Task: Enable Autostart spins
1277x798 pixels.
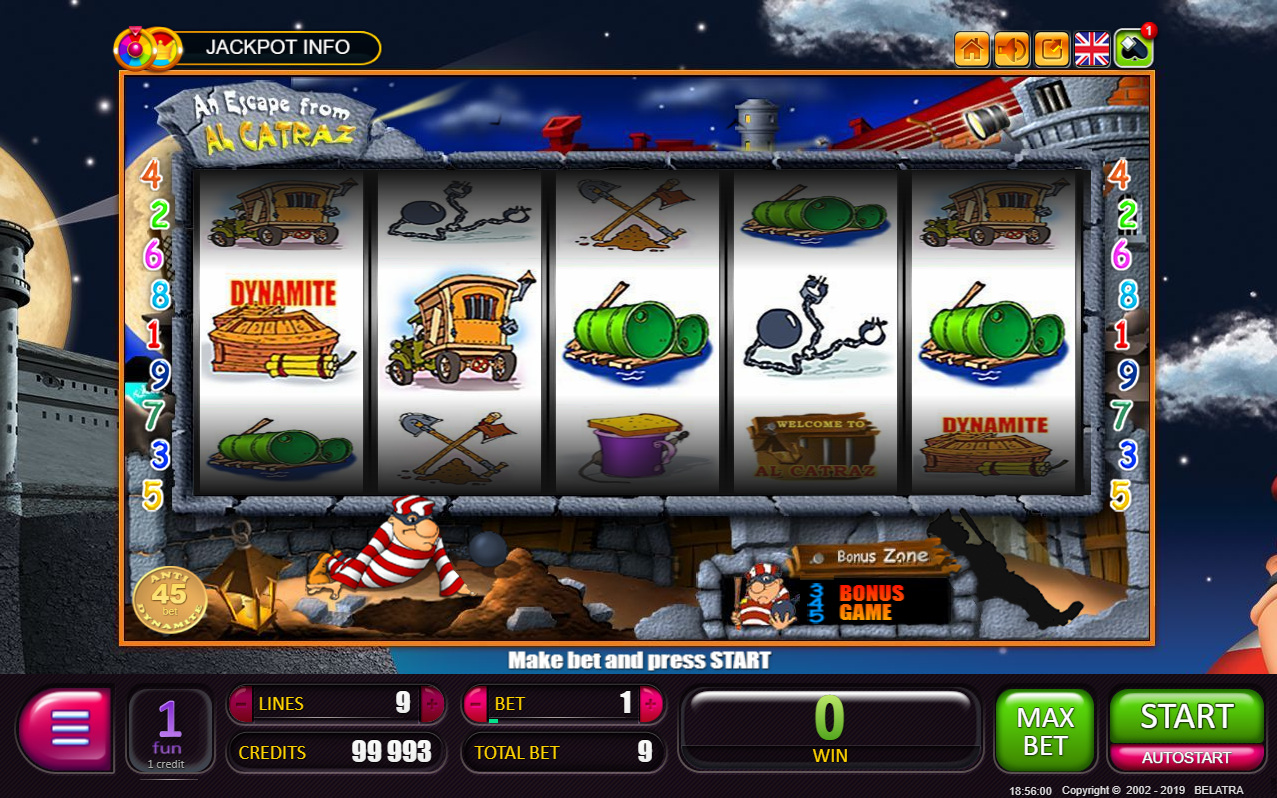Action: click(x=1187, y=758)
